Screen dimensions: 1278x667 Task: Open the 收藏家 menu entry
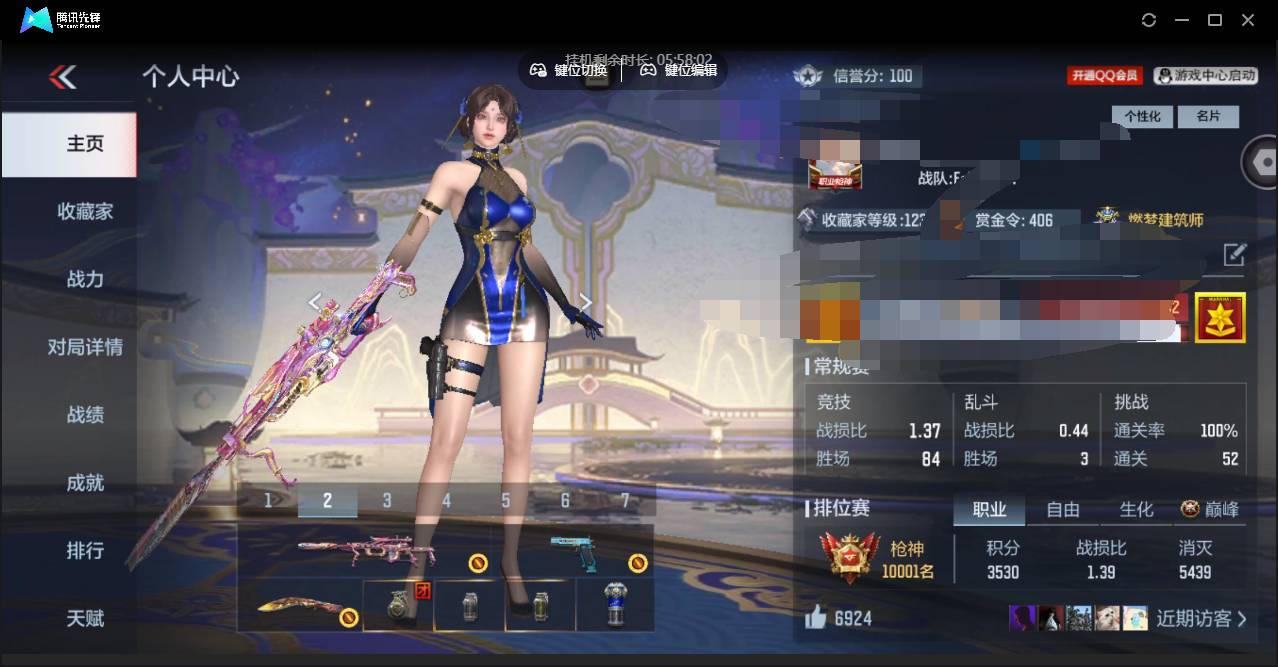coord(85,211)
